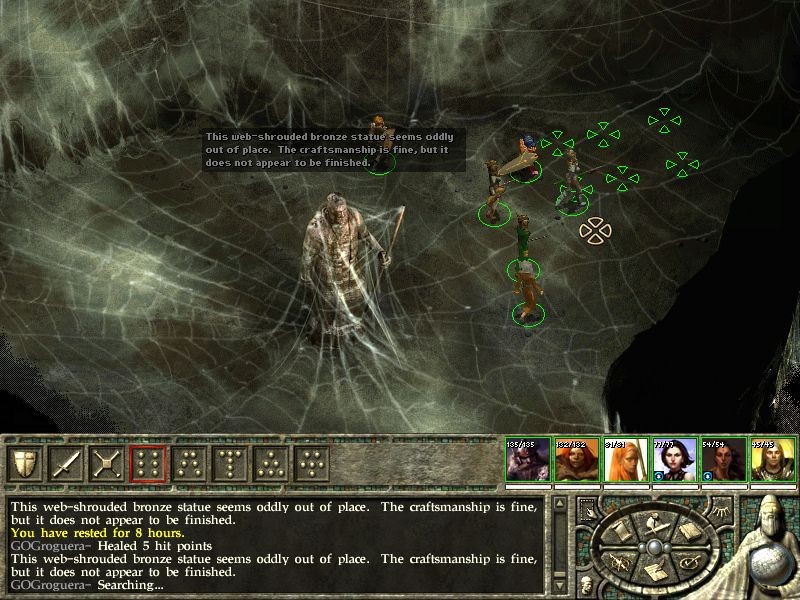800x600 pixels.
Task: Switch to the T-shaped formation
Action: coord(189,463)
